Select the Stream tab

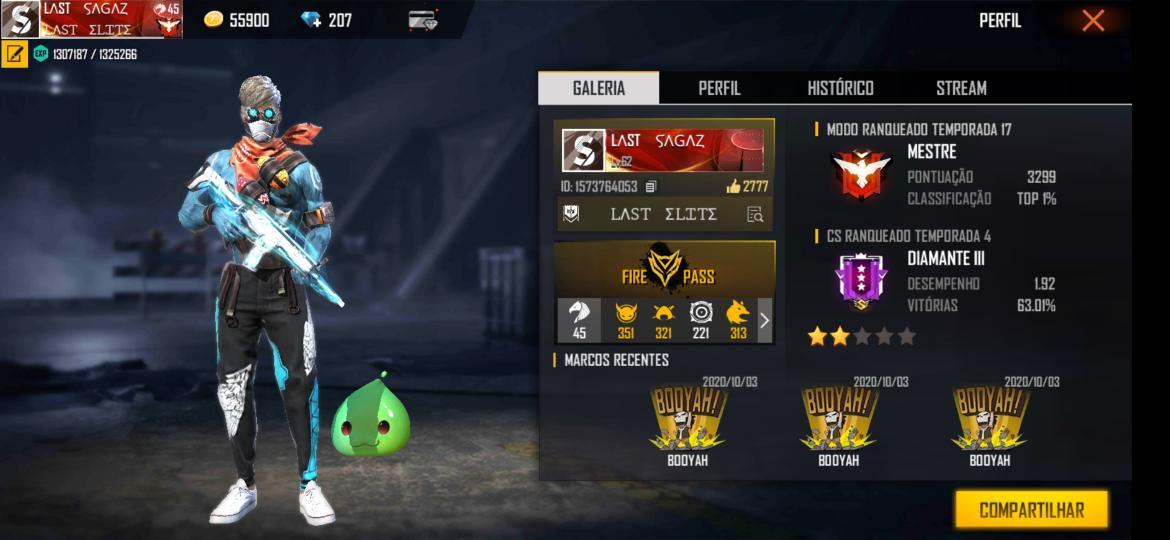[961, 88]
